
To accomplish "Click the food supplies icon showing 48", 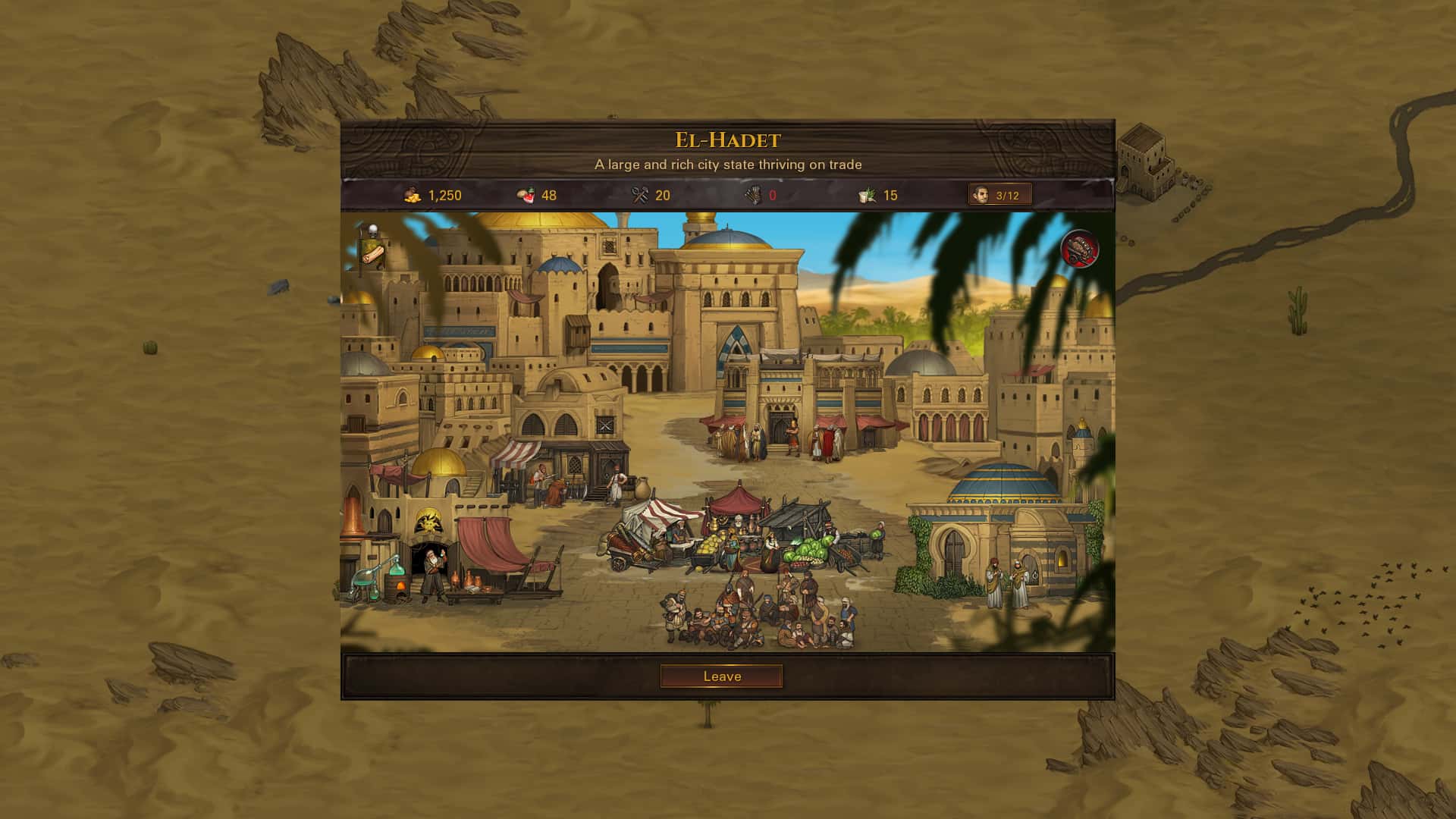I will point(526,195).
